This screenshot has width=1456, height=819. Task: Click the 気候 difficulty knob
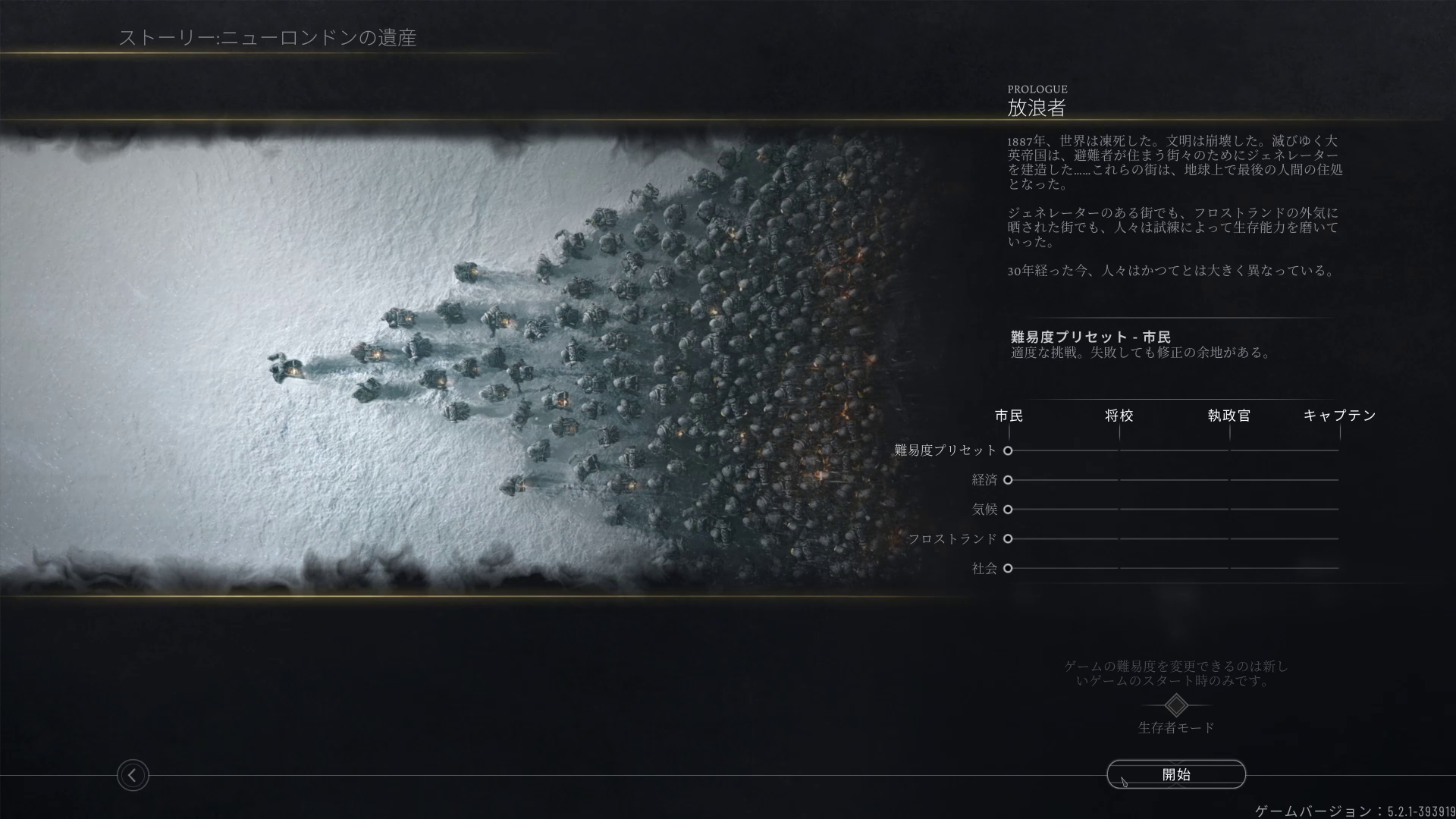click(1009, 510)
